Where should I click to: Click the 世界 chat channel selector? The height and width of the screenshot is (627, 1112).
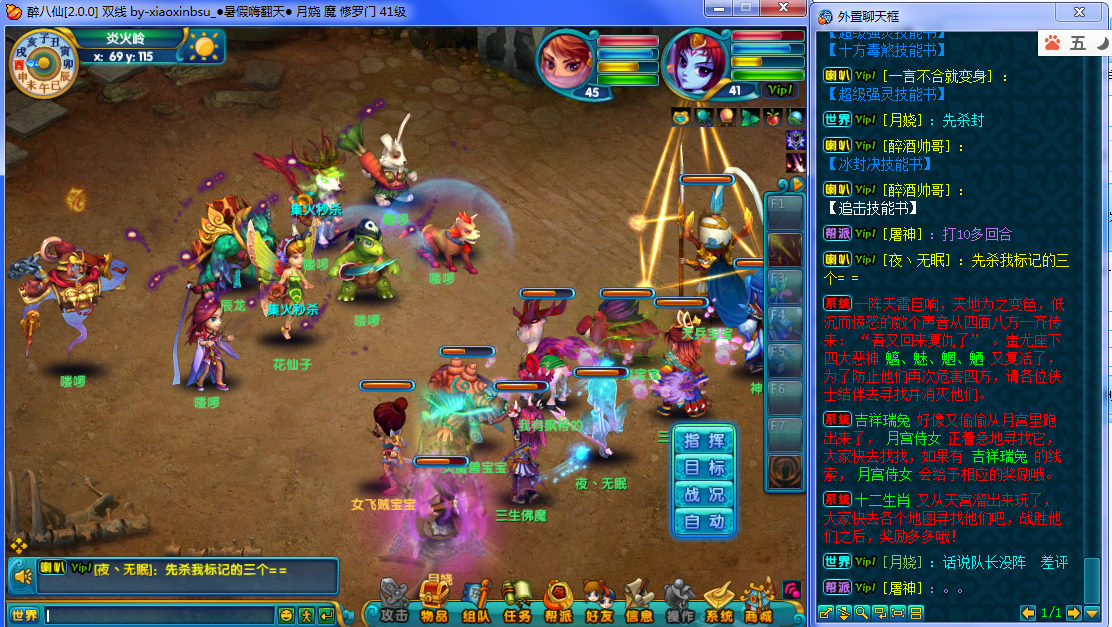click(24, 615)
